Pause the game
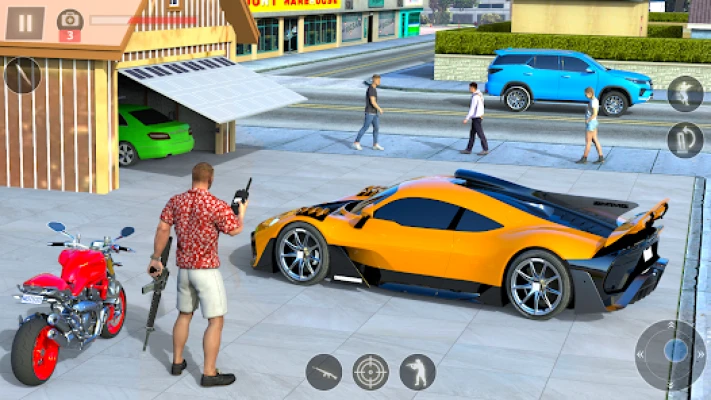Image resolution: width=711 pixels, height=400 pixels. tap(25, 22)
